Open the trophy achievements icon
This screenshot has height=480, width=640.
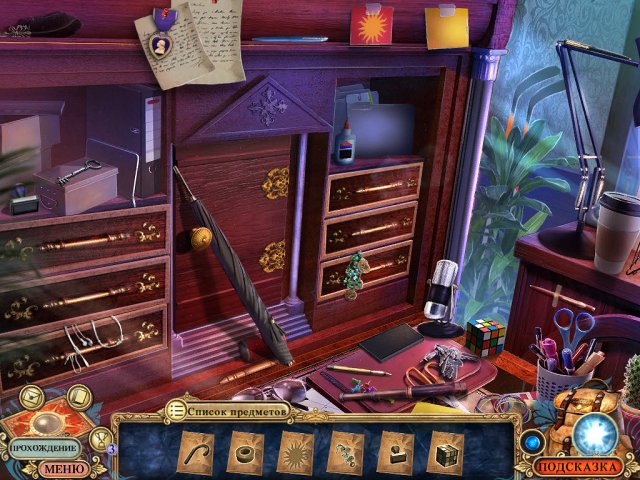pos(101,437)
